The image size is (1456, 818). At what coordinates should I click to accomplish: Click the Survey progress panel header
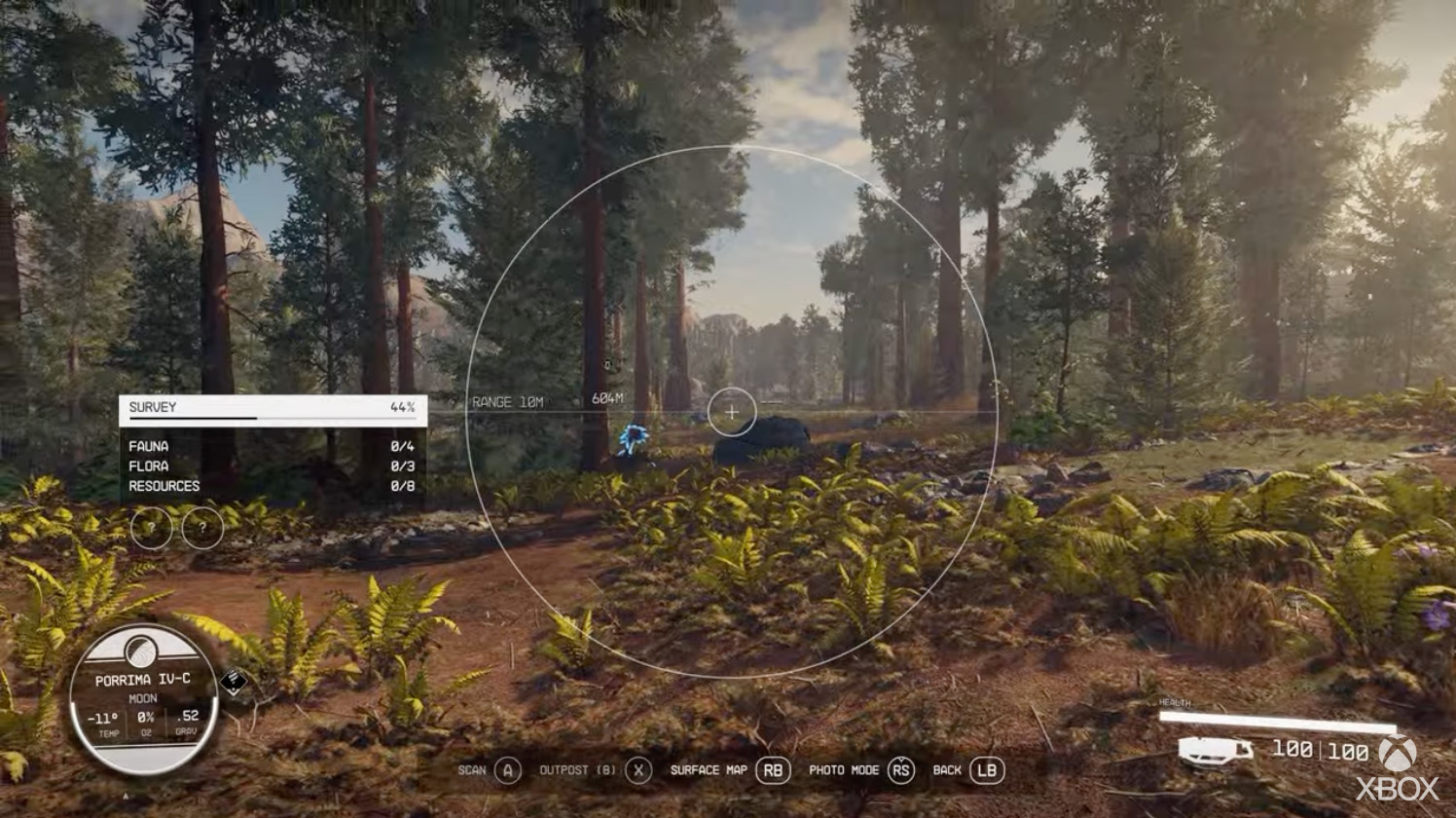point(273,409)
